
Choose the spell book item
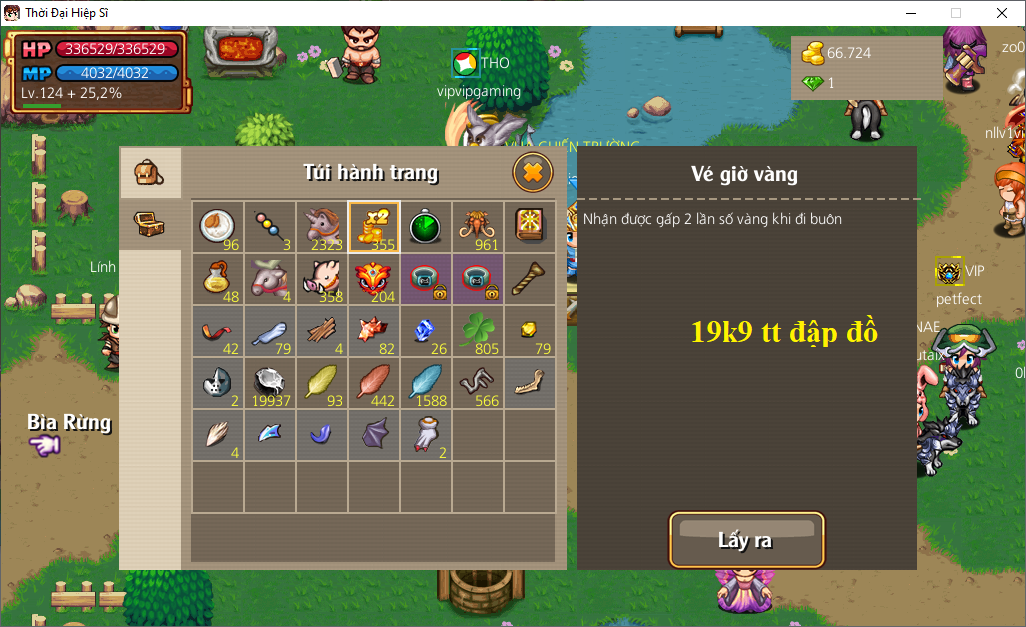530,227
